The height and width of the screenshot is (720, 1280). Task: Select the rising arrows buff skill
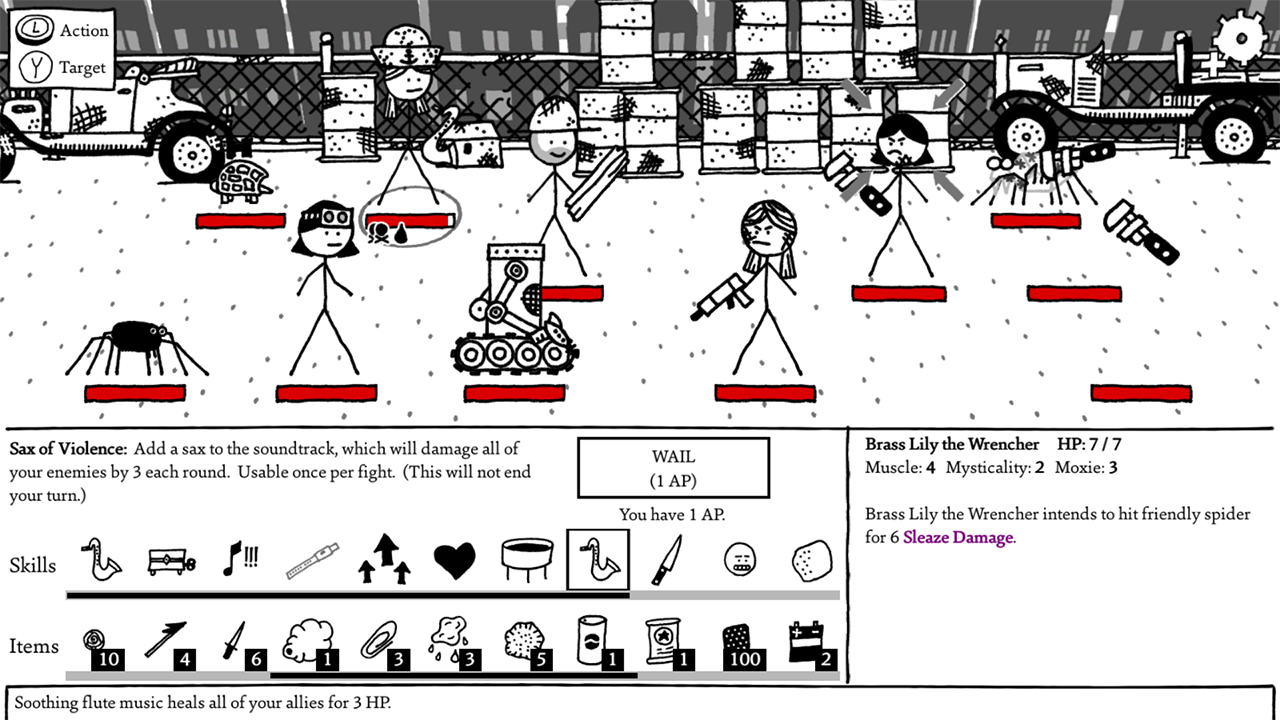click(384, 559)
